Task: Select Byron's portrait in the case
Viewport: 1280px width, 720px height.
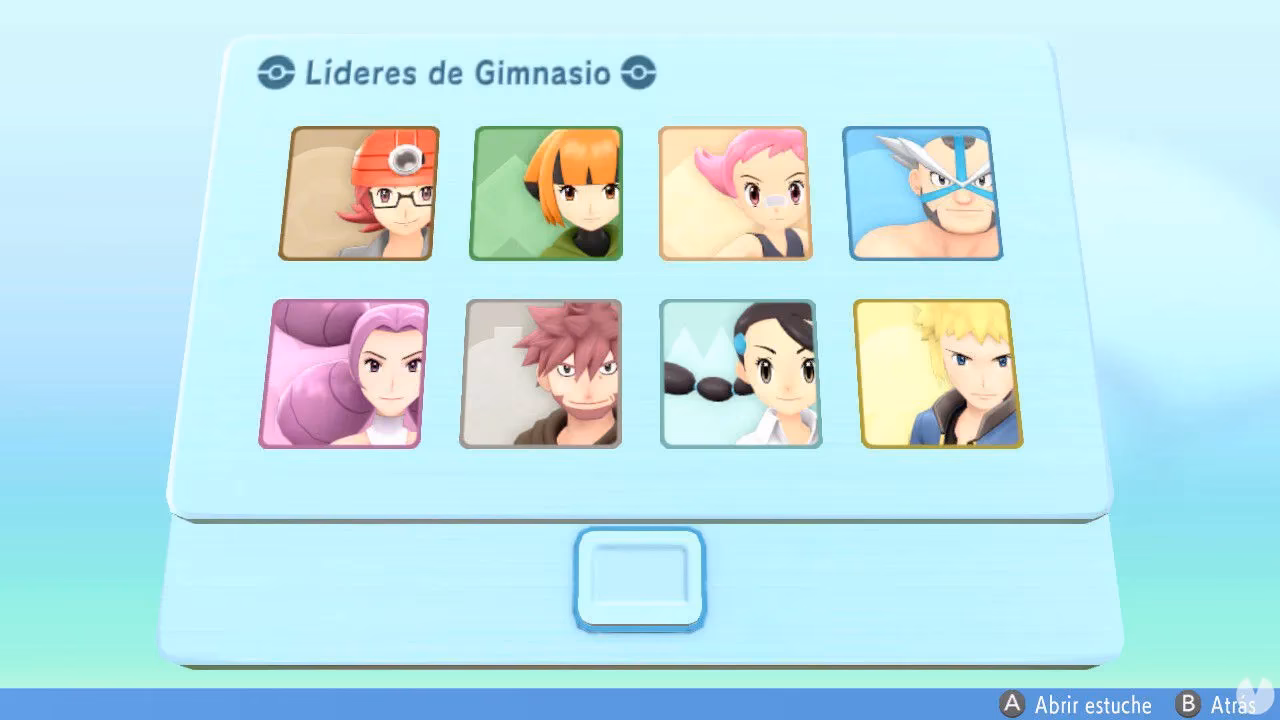Action: coord(541,375)
